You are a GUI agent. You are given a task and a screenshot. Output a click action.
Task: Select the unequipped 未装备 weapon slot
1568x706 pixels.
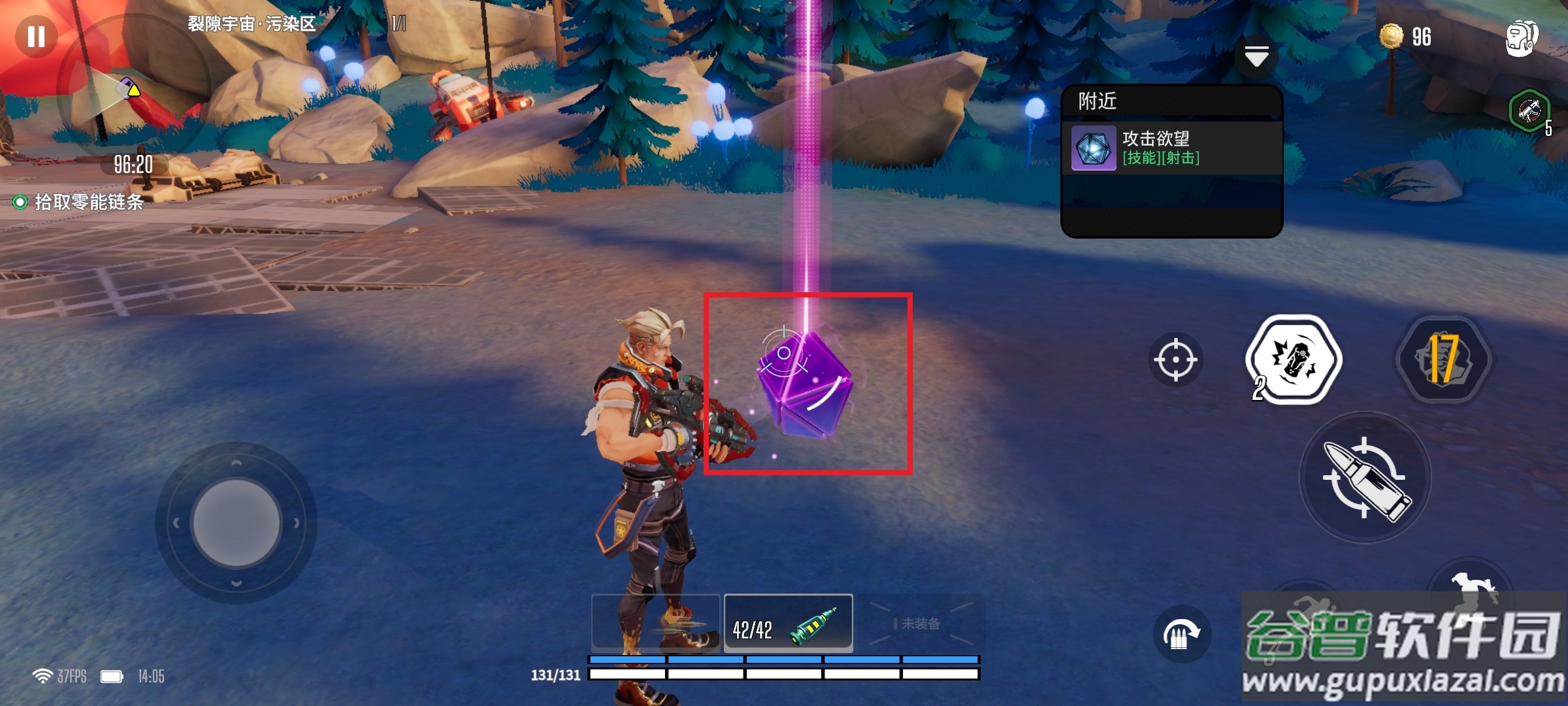(919, 624)
